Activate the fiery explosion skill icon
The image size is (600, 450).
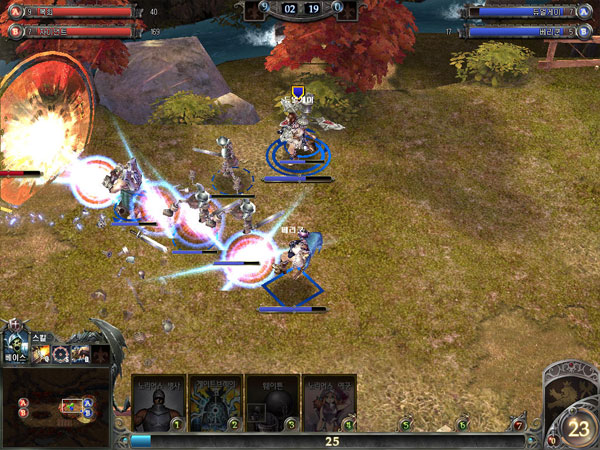coord(42,354)
